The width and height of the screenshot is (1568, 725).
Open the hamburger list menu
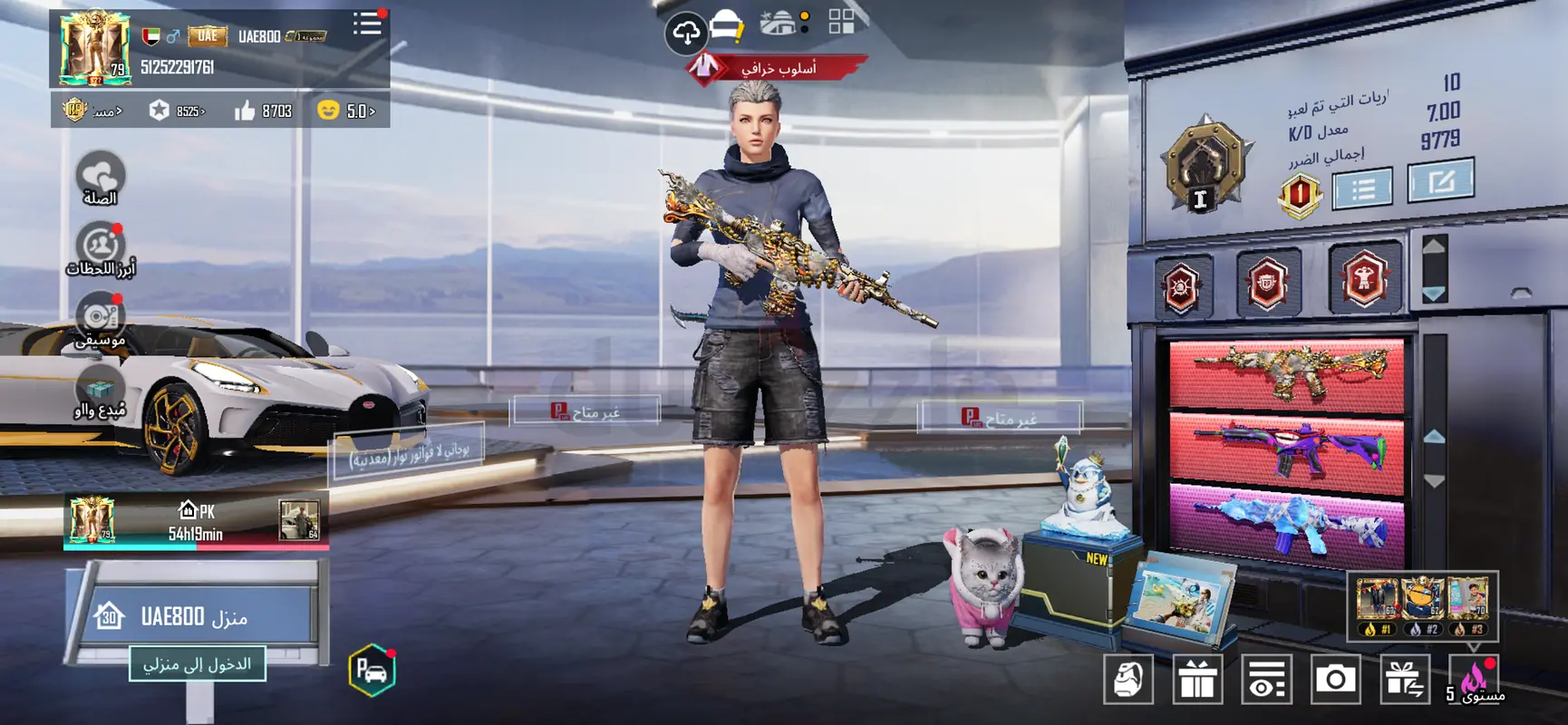[367, 24]
